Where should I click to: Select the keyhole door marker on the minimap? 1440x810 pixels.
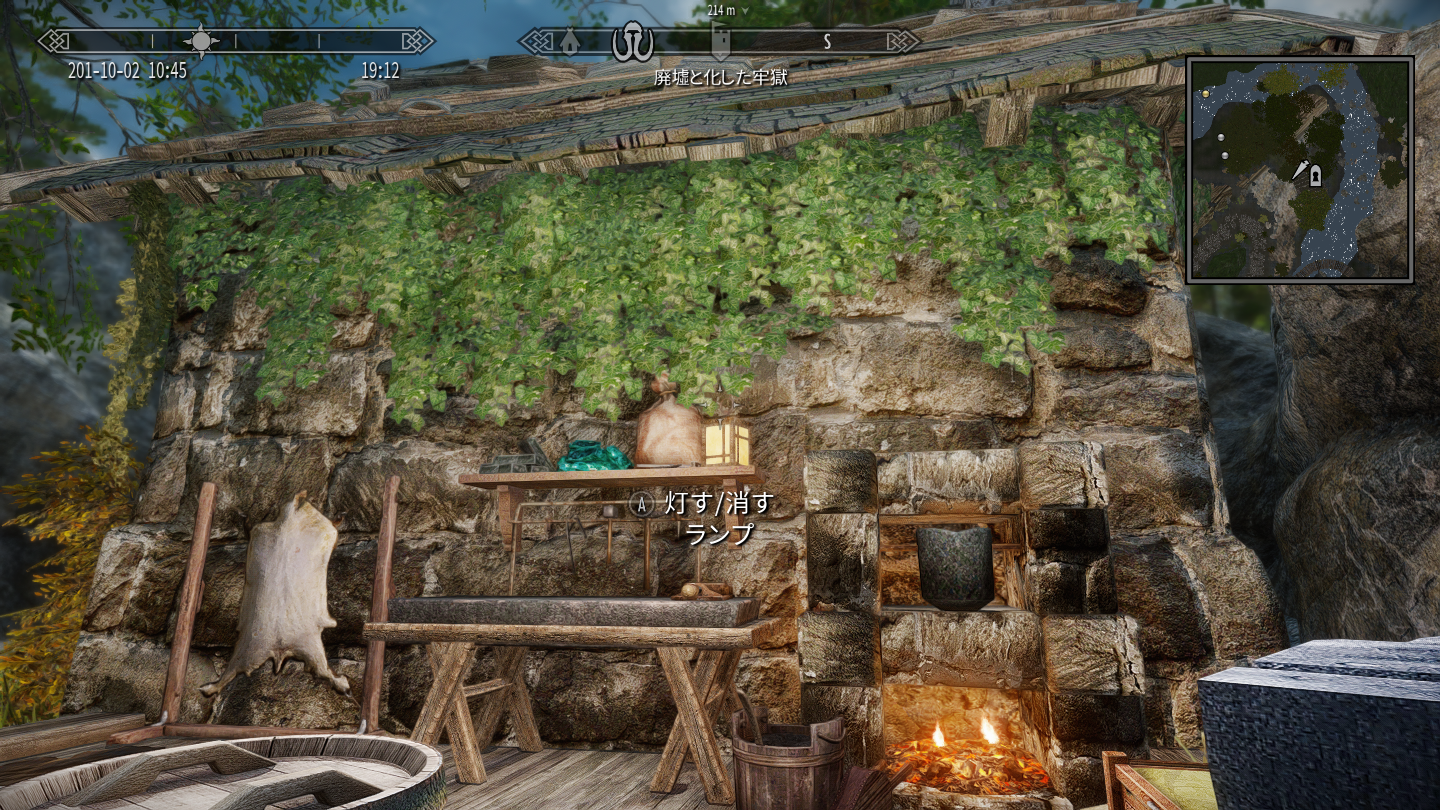(1315, 175)
